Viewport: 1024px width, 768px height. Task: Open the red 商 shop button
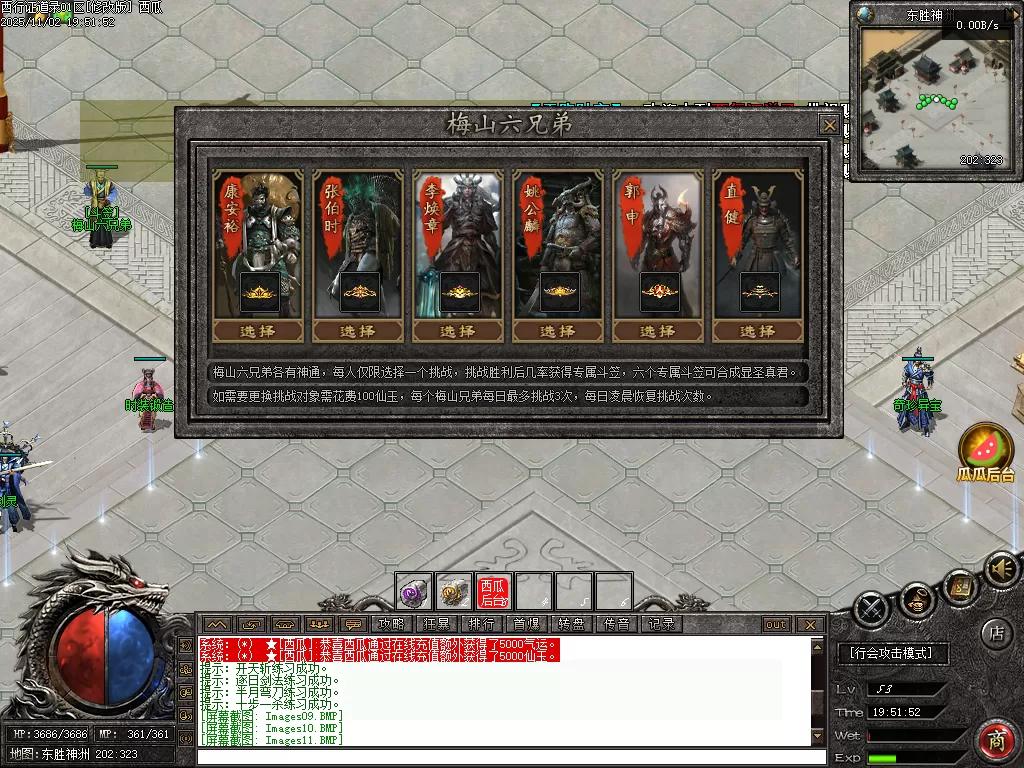coord(995,741)
